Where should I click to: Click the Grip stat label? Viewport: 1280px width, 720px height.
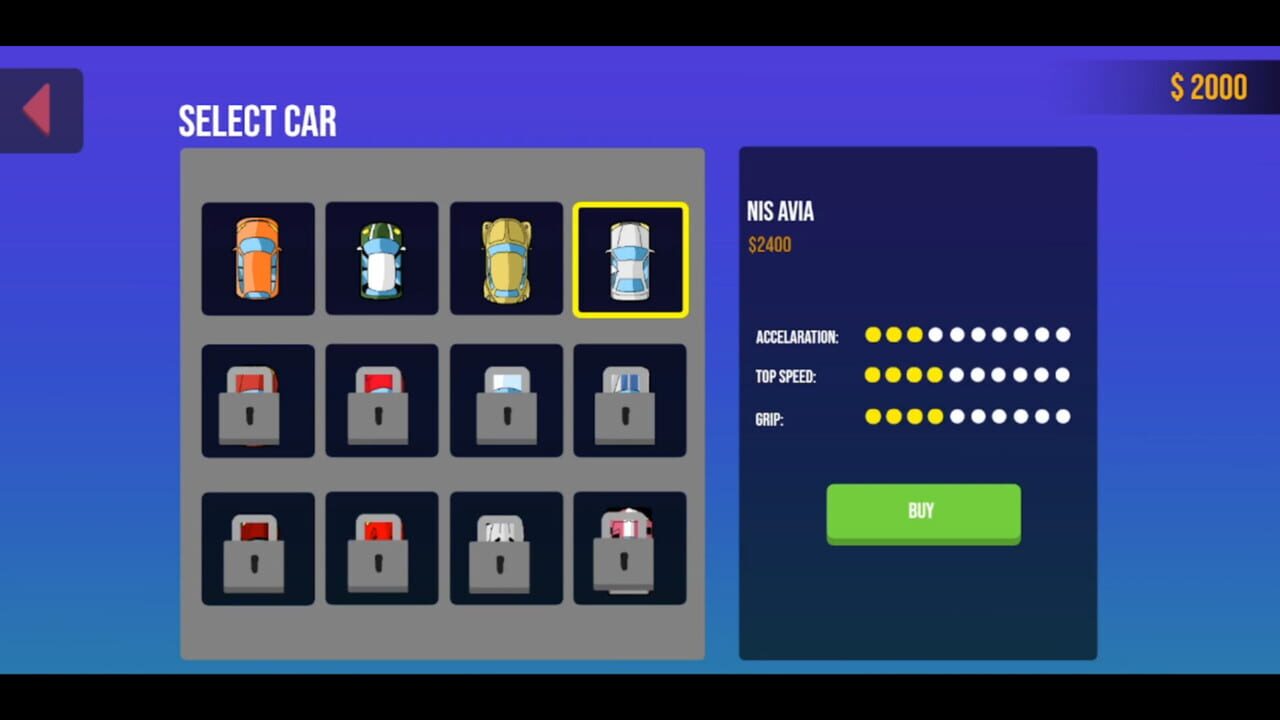pos(772,419)
